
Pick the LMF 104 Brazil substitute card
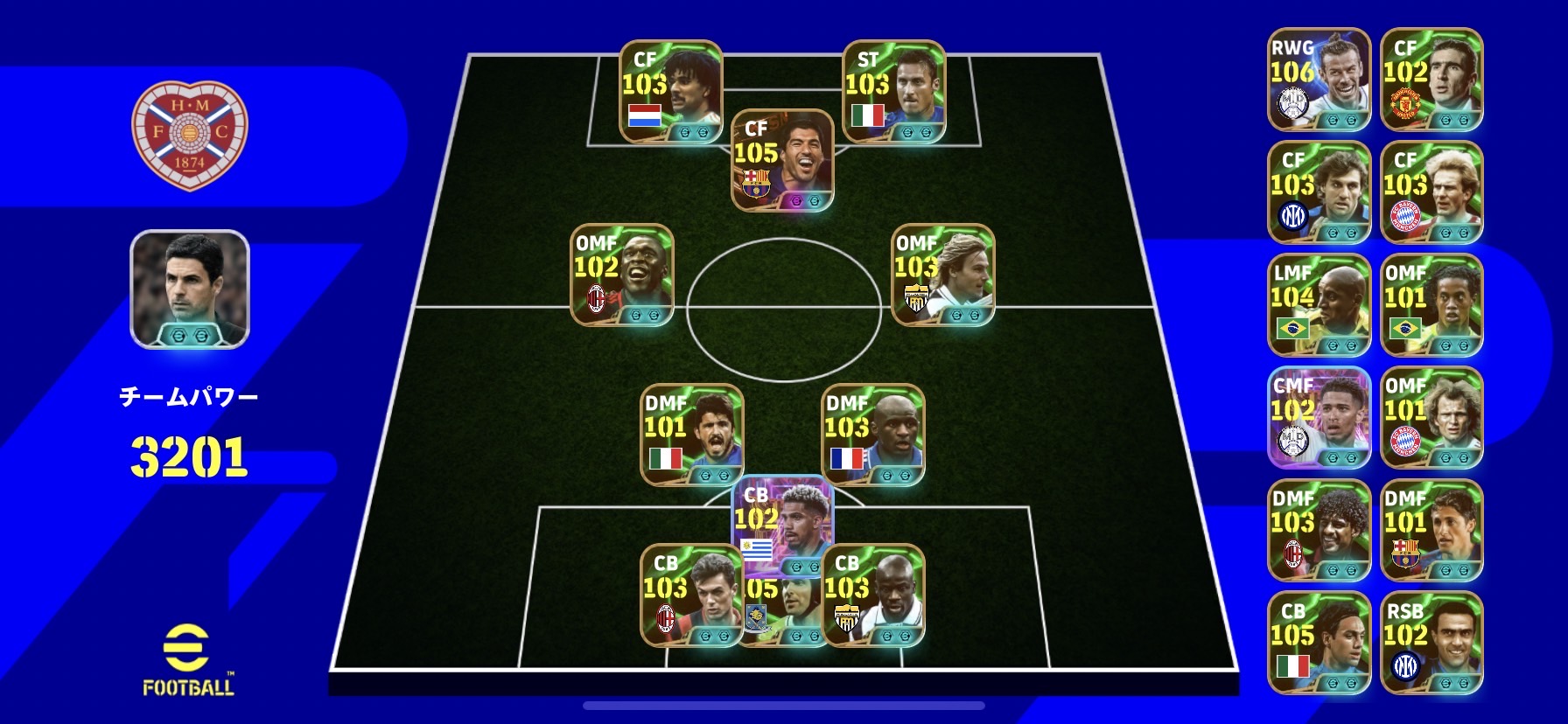pos(1319,304)
